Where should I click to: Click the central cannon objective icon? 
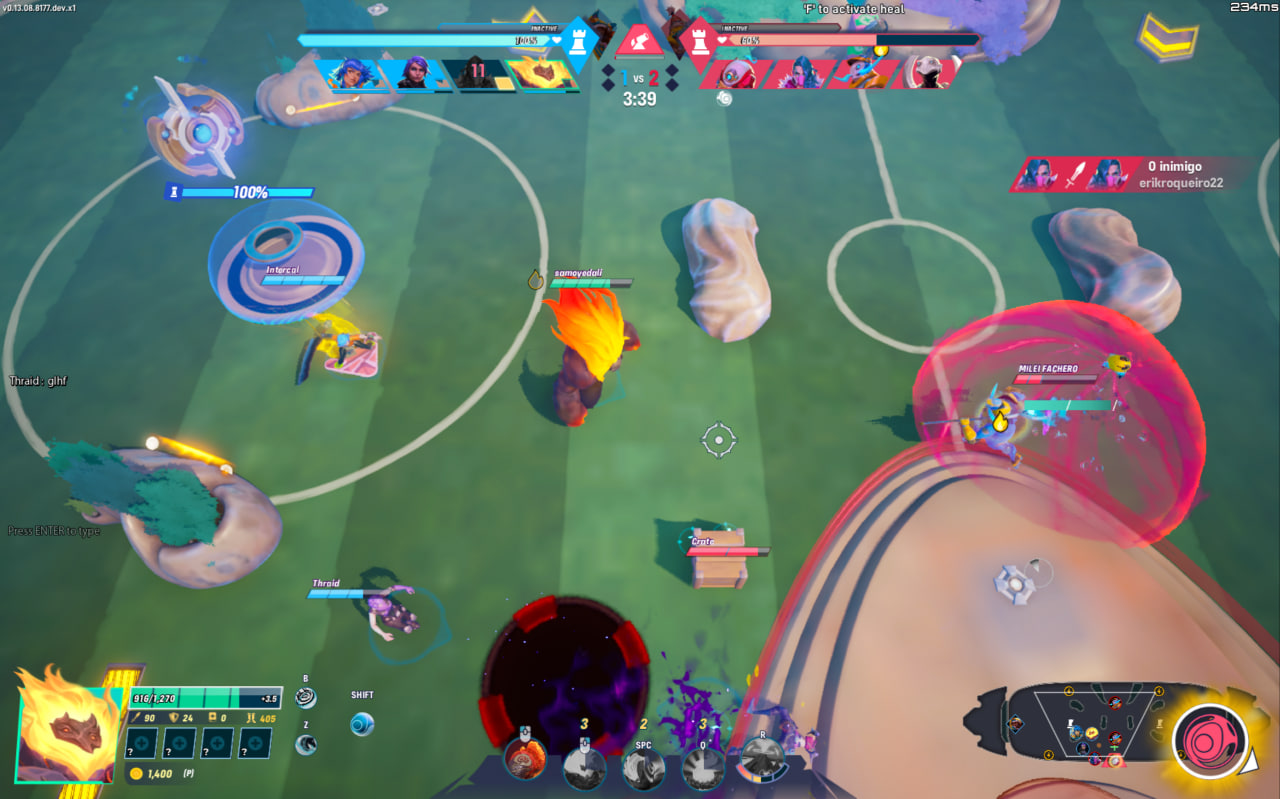pos(638,38)
